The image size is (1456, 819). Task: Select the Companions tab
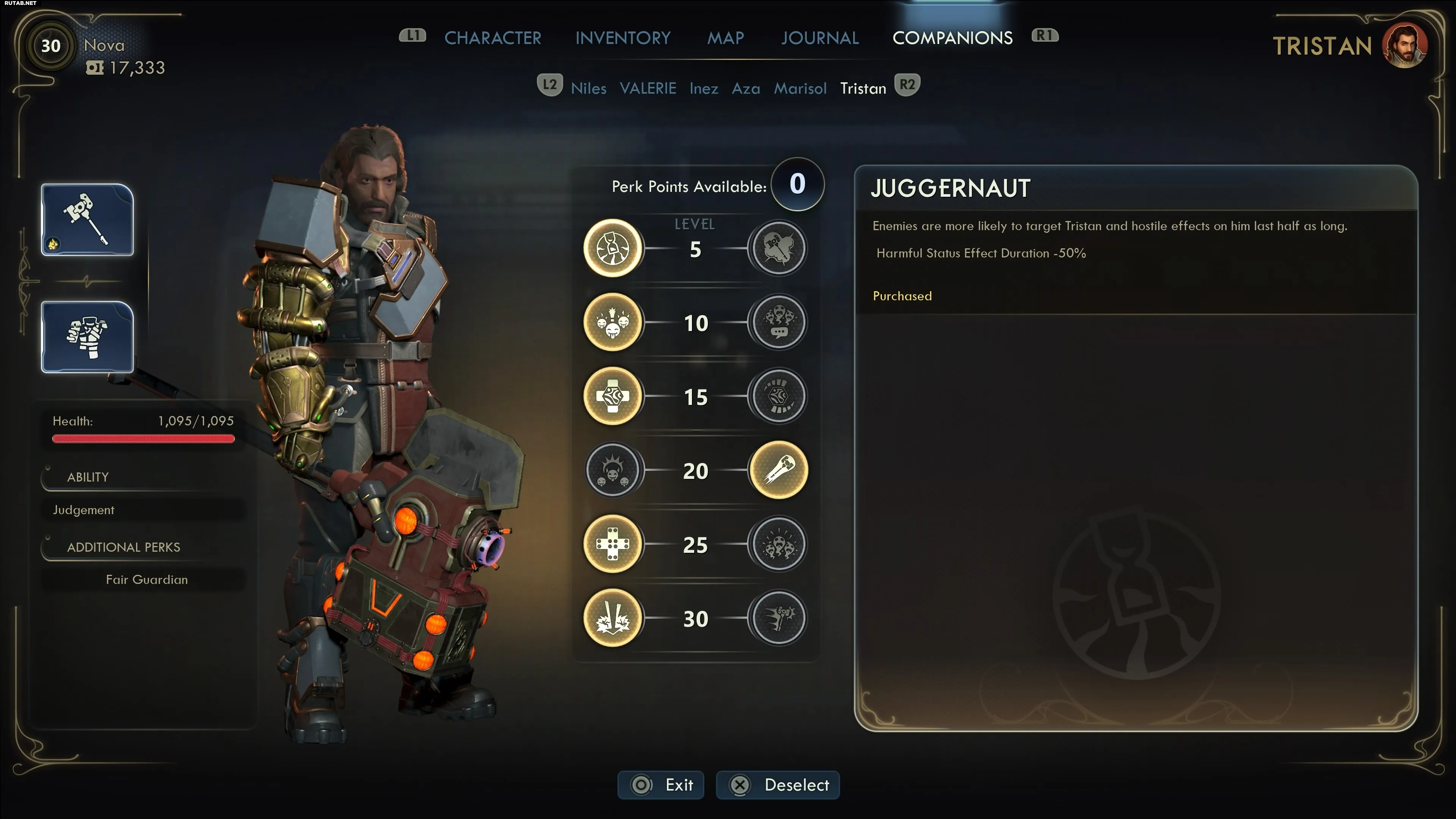point(952,38)
